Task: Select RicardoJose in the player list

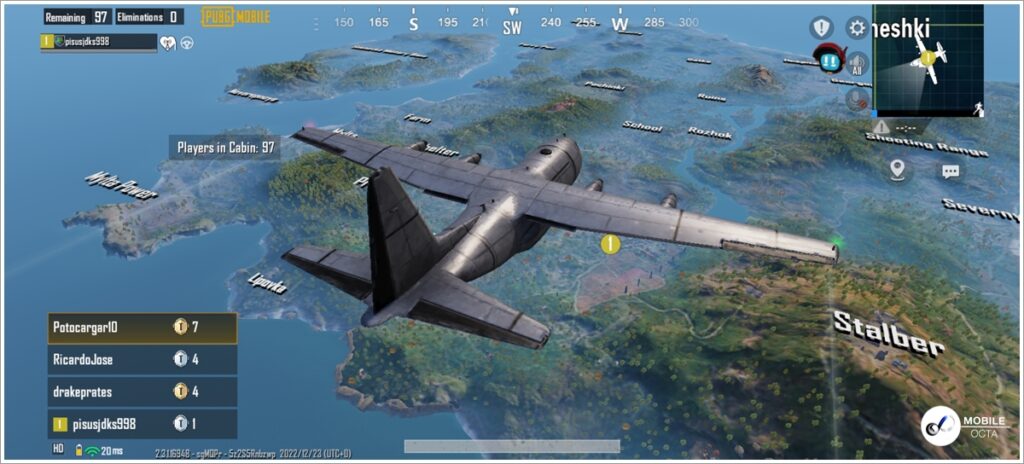Action: point(142,359)
